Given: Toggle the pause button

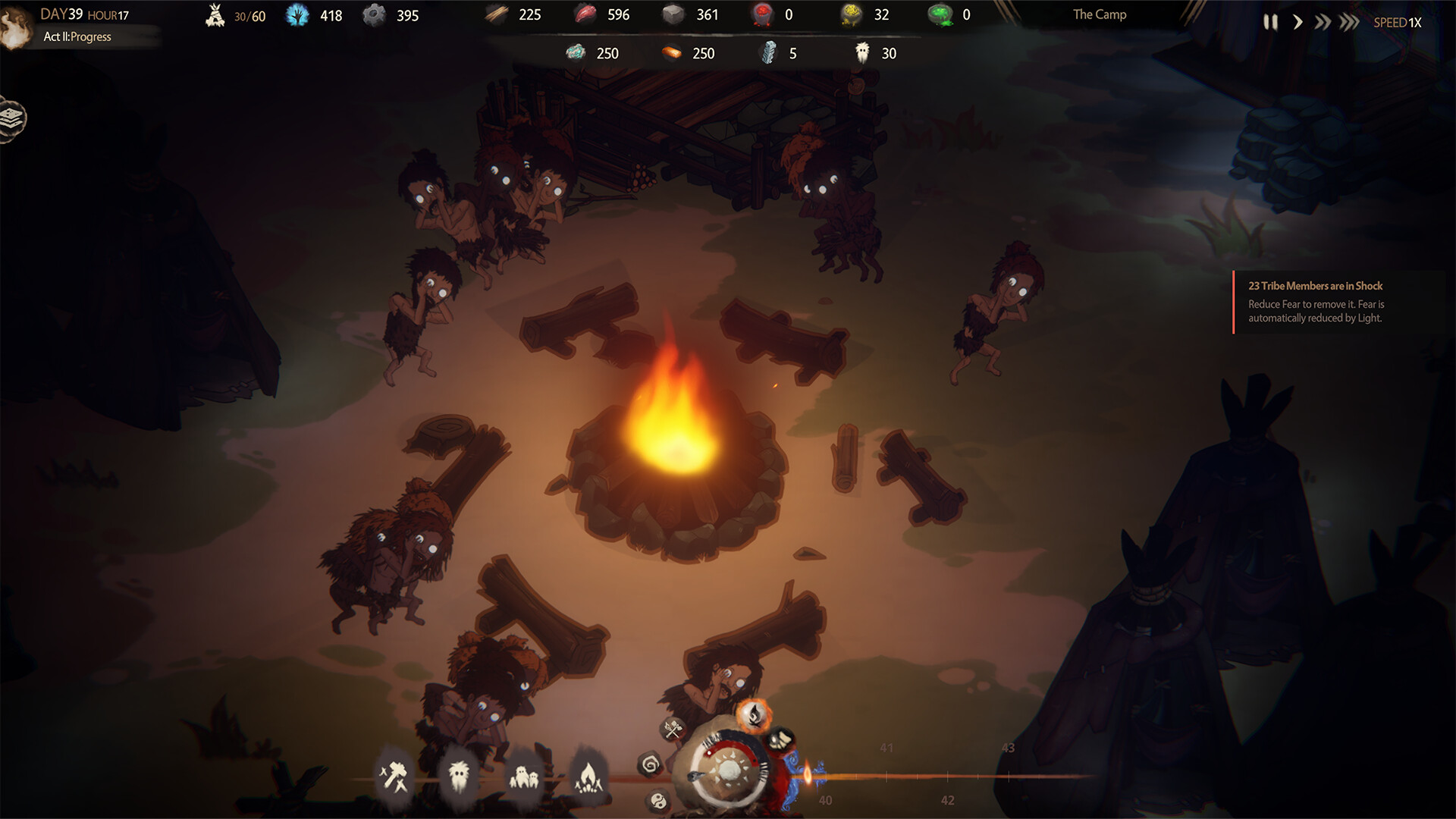Looking at the screenshot, I should pos(1271,22).
